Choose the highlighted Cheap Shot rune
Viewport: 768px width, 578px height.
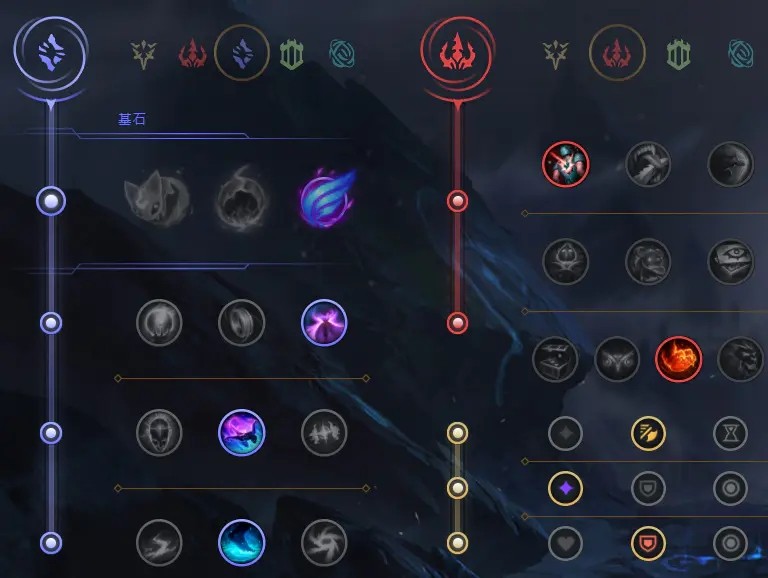coord(566,164)
